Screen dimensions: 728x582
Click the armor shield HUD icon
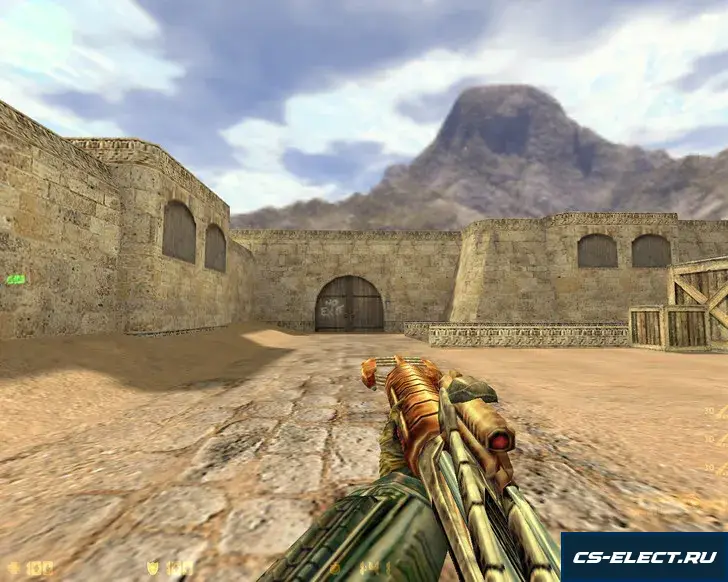tap(153, 568)
